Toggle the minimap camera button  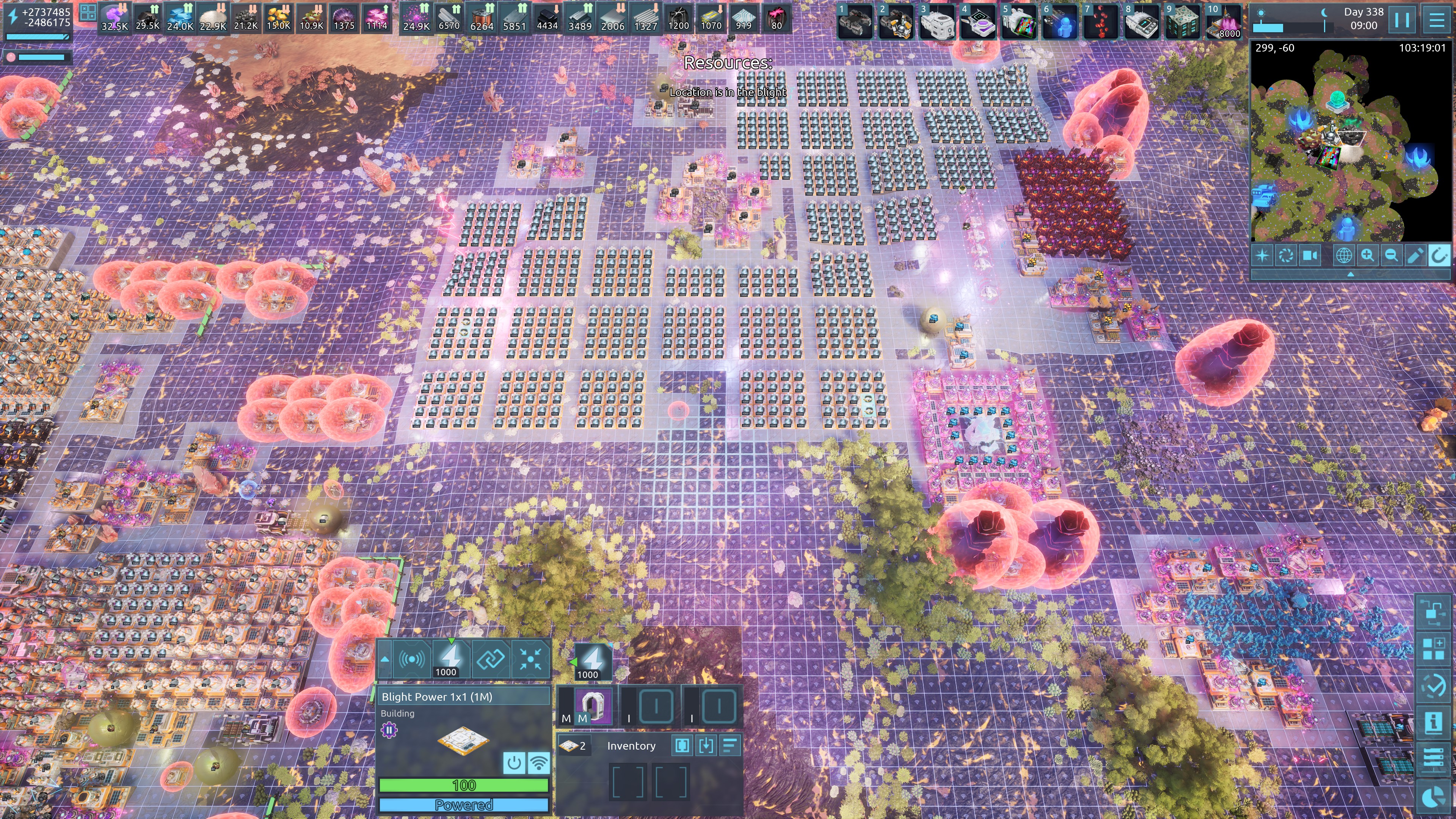pos(1310,256)
